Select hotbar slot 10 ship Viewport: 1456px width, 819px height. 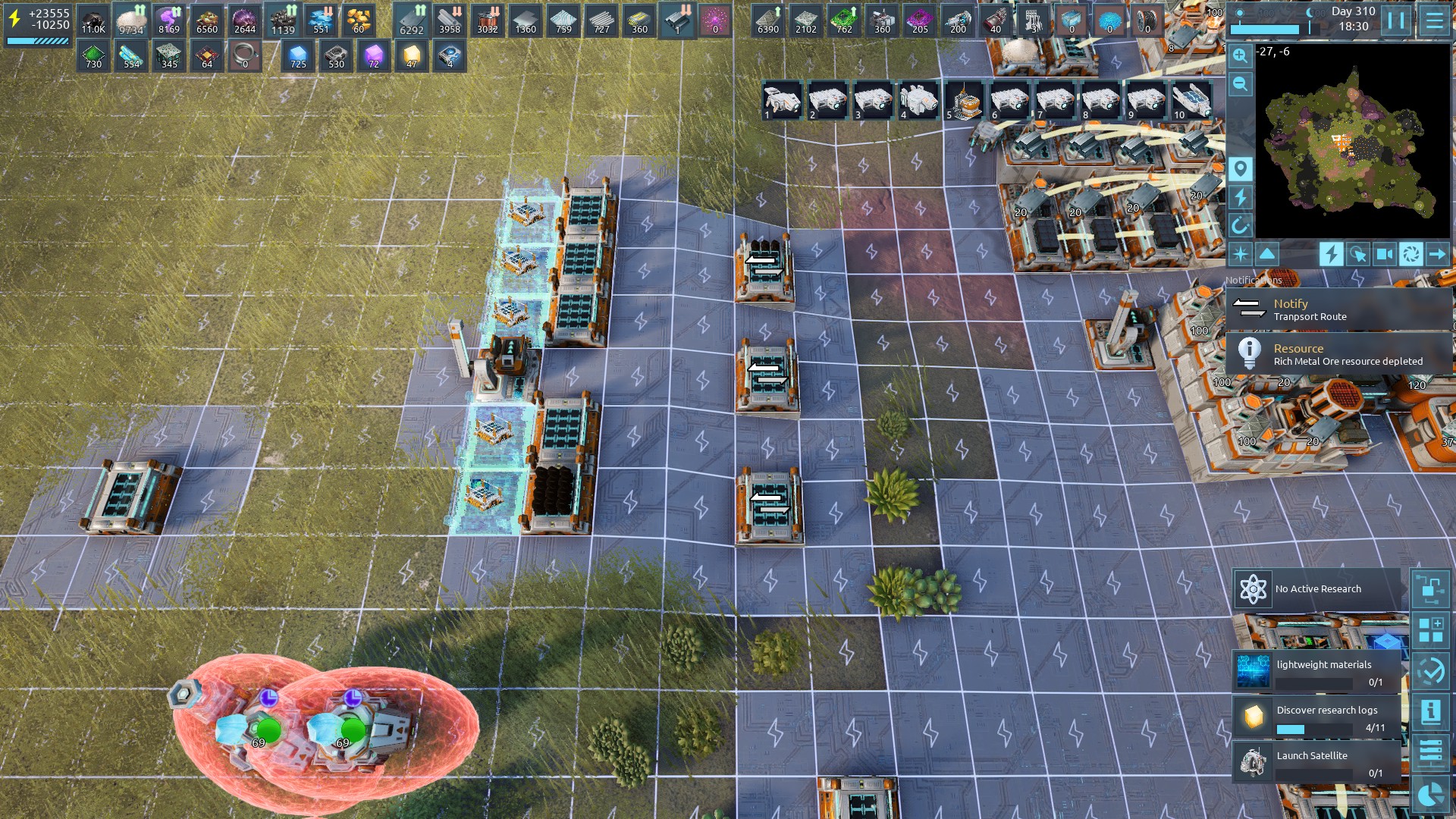1191,101
